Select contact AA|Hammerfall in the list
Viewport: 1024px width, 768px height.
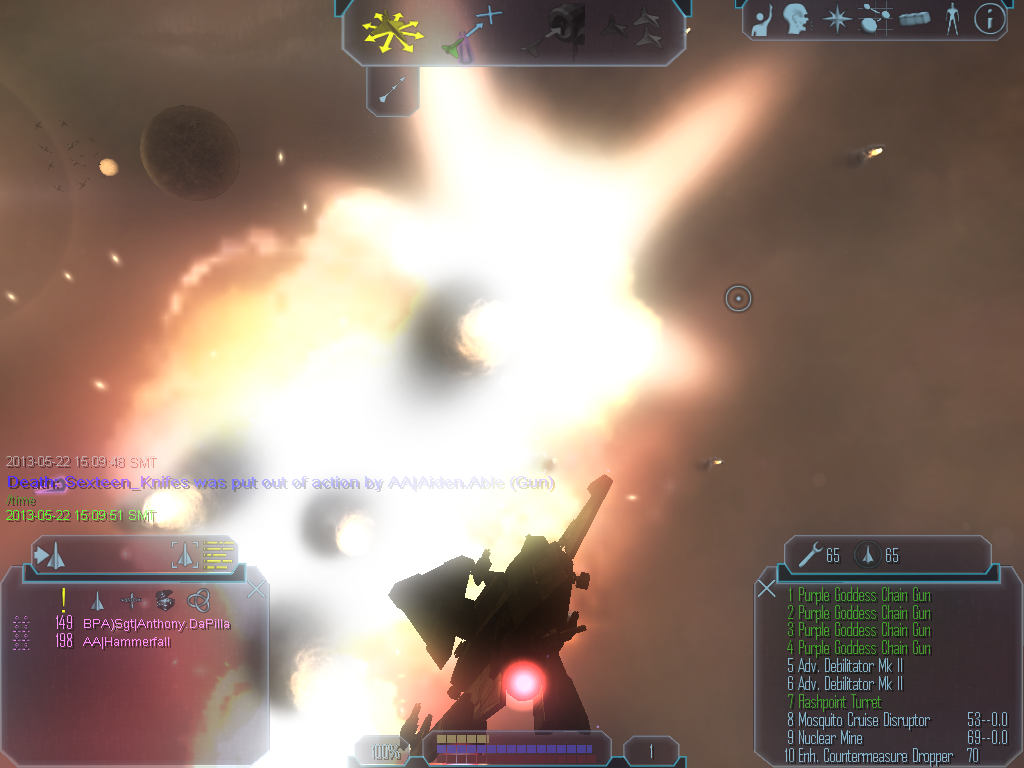pos(126,641)
